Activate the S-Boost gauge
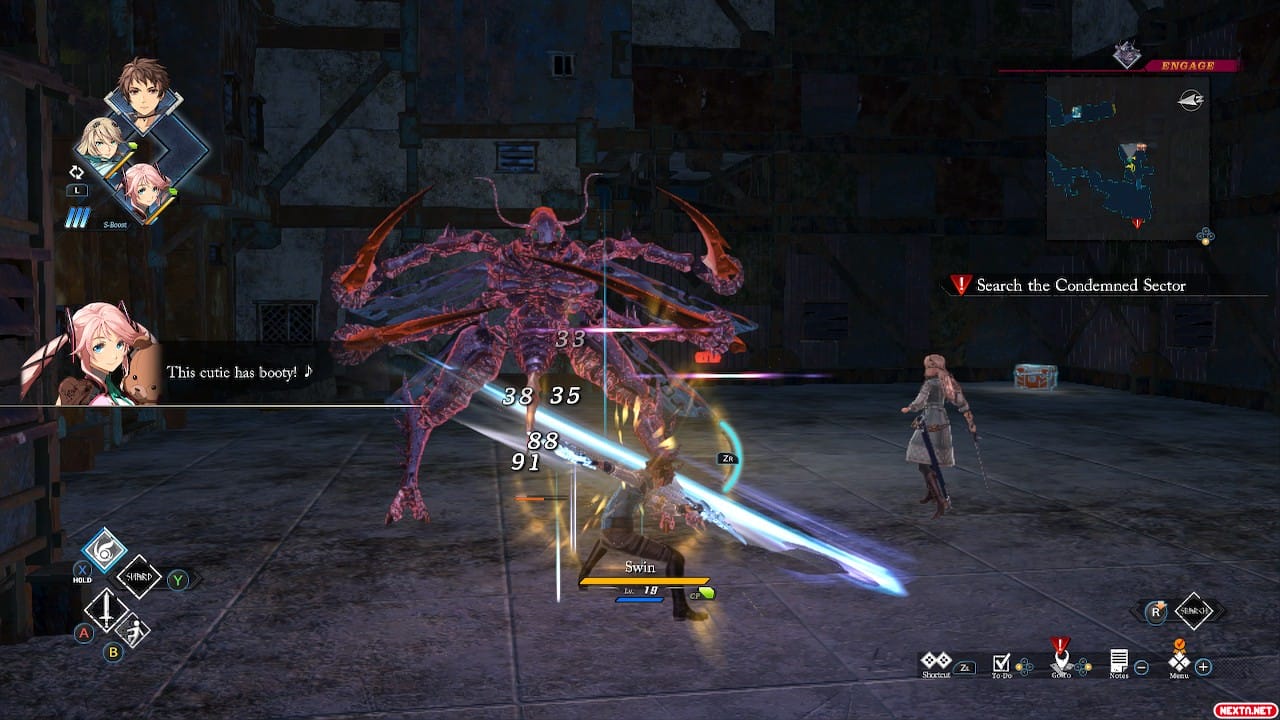The height and width of the screenshot is (720, 1280). [80, 217]
